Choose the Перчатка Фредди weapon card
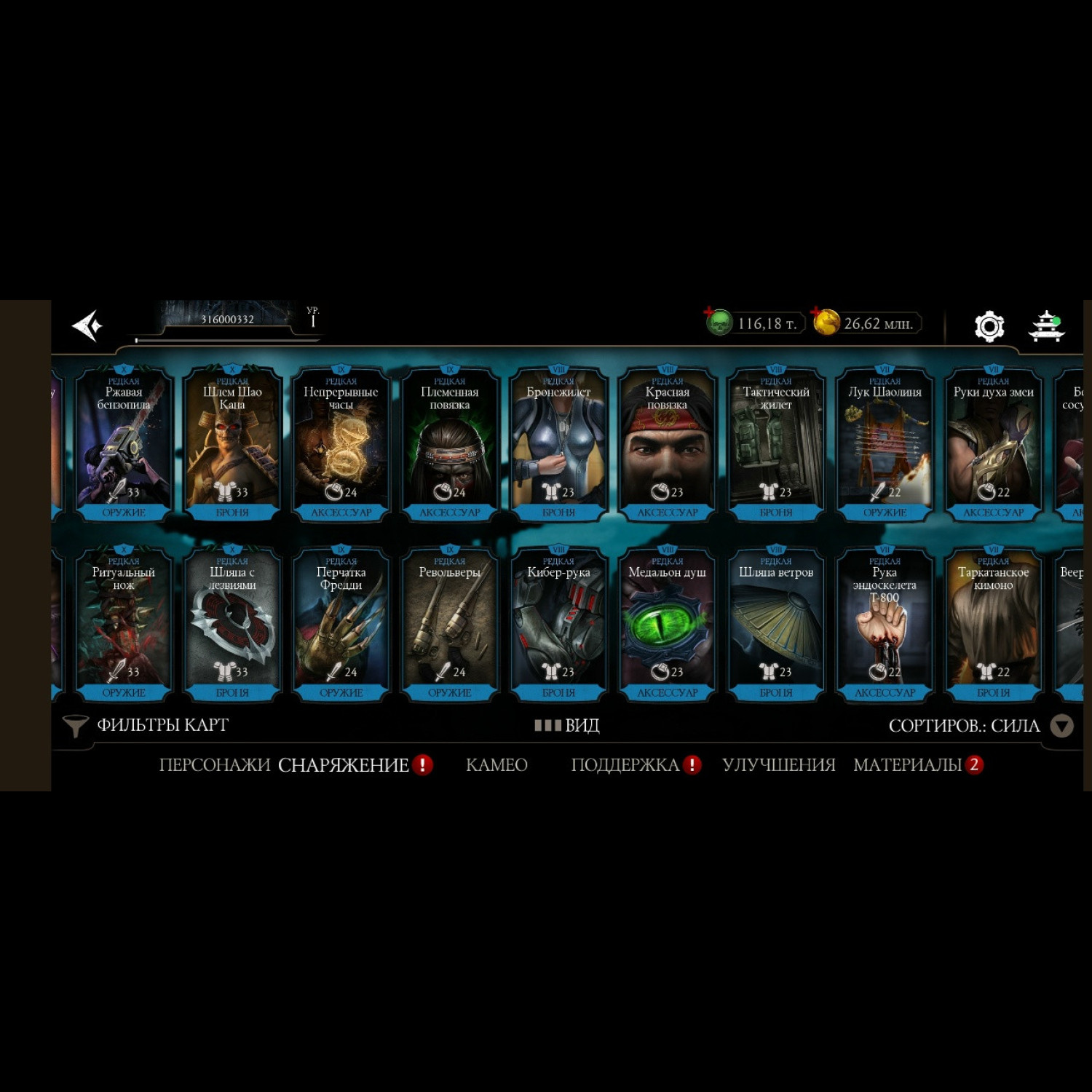Image resolution: width=1092 pixels, height=1092 pixels. click(341, 625)
